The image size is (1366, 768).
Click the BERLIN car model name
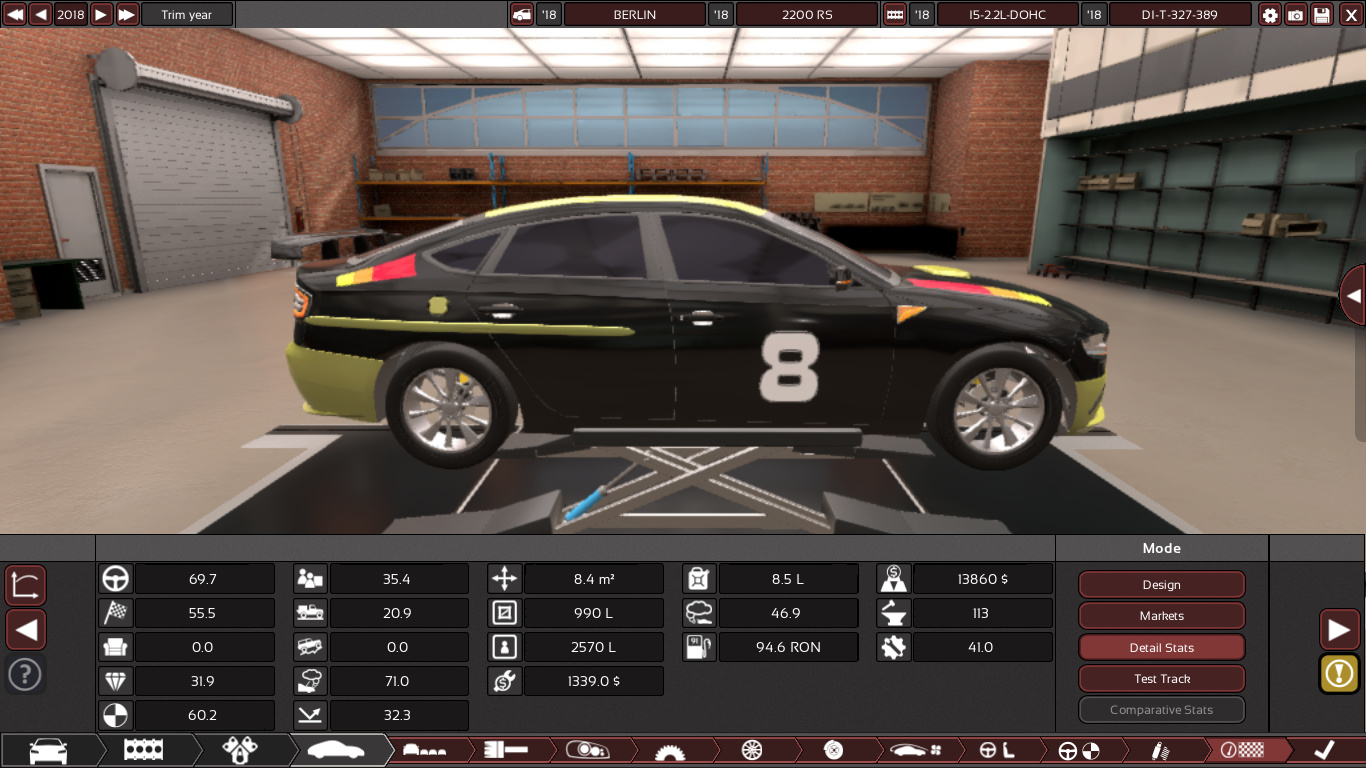click(635, 15)
